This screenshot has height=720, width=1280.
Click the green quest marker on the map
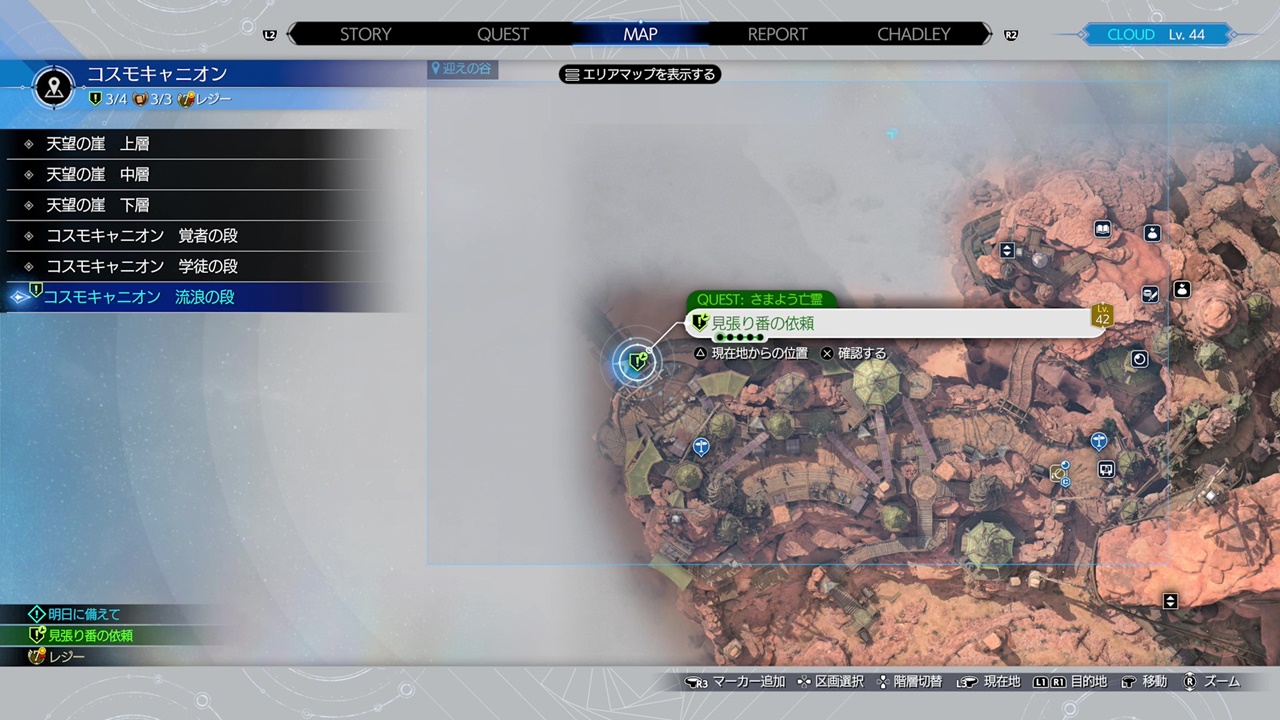tap(637, 361)
